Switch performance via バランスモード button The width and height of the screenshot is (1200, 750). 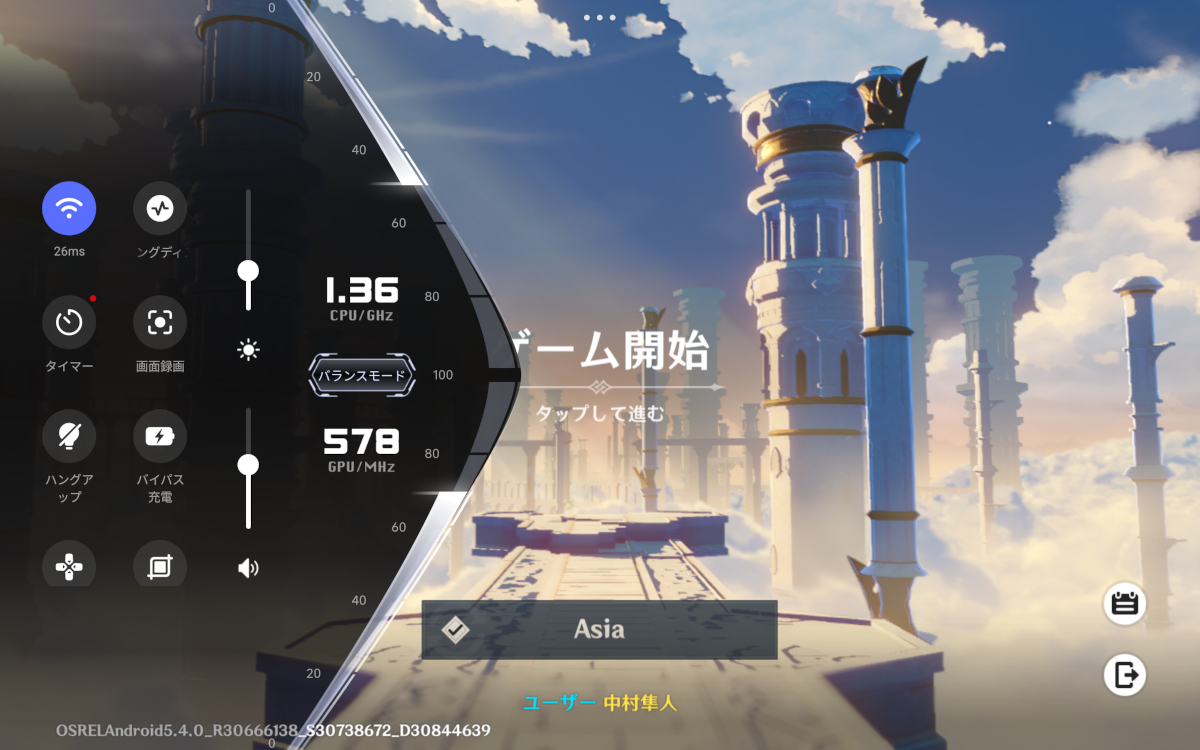point(361,376)
